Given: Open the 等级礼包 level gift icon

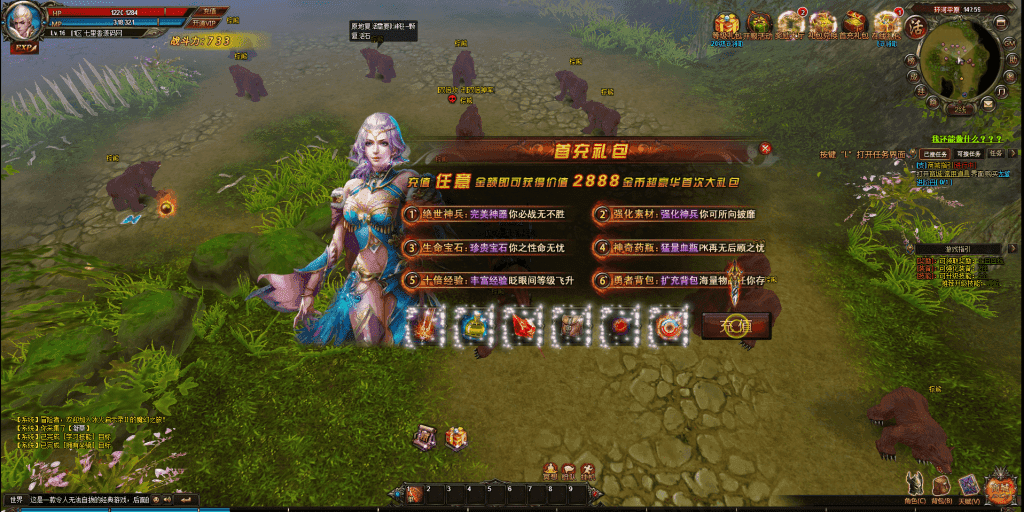Looking at the screenshot, I should tap(725, 23).
